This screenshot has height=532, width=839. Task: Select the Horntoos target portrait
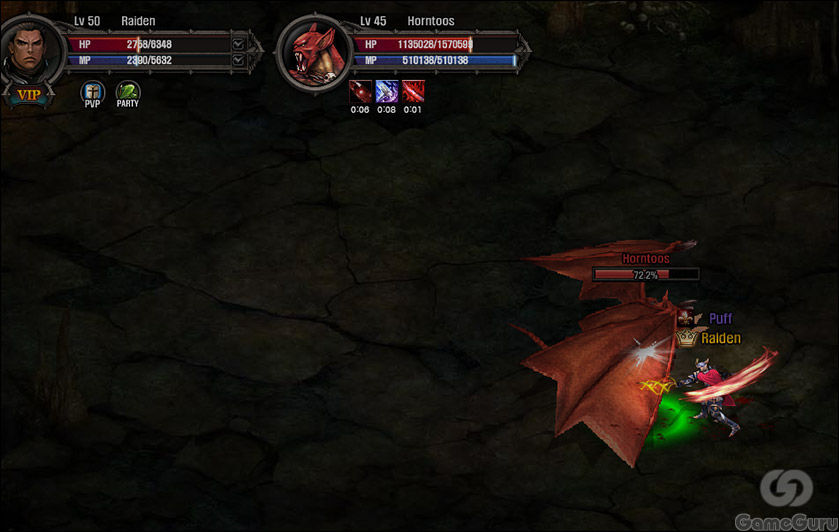point(313,52)
